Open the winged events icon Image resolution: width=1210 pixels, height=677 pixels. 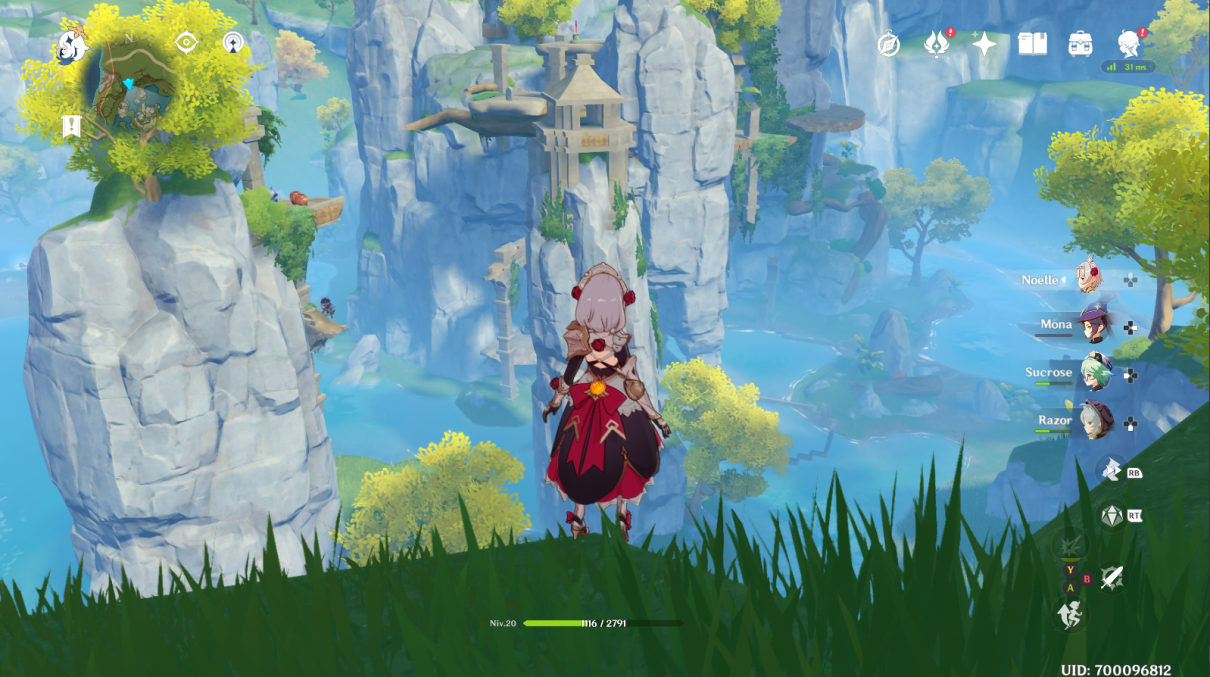click(x=936, y=44)
